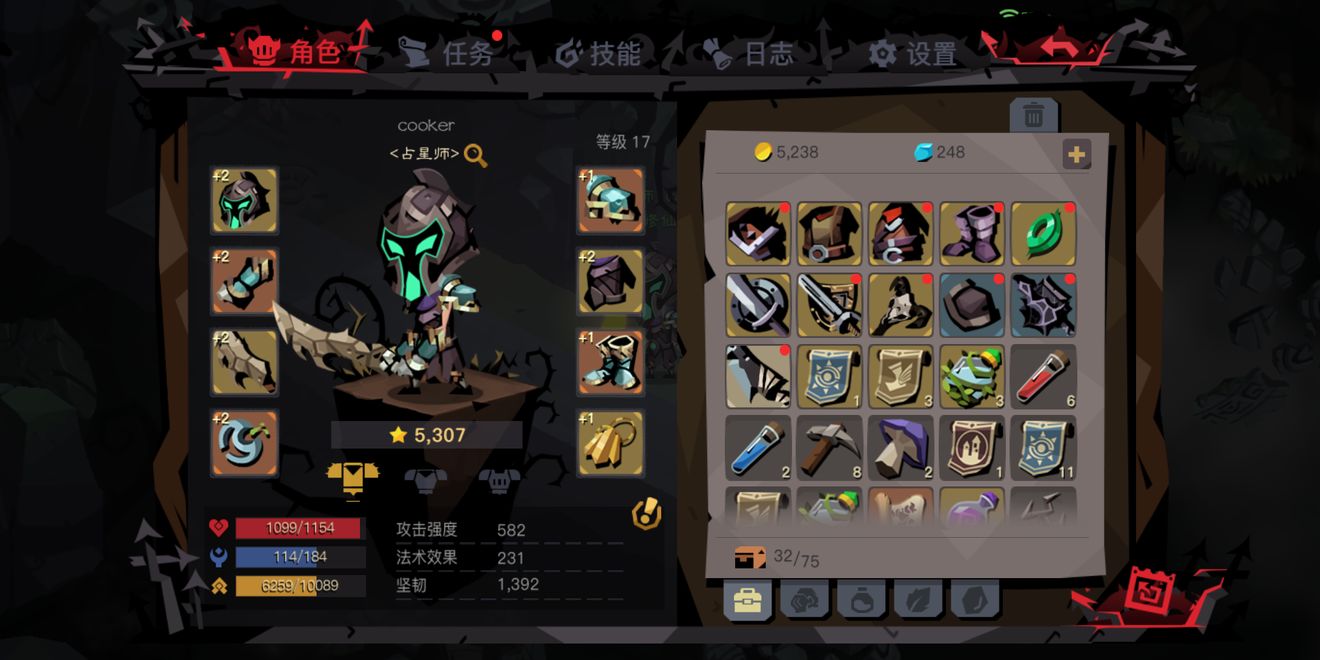This screenshot has width=1320, height=660.
Task: Select the red potion vial stack
Action: [x=1043, y=377]
